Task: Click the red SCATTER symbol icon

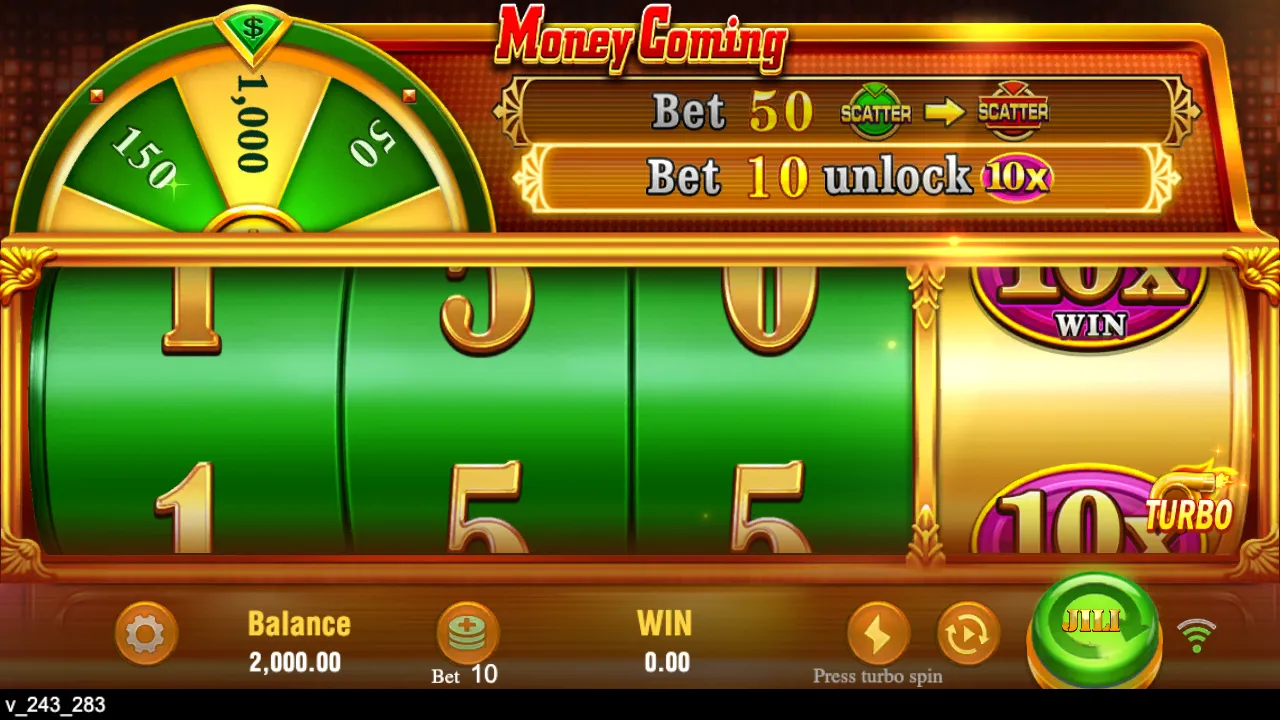Action: click(1013, 112)
